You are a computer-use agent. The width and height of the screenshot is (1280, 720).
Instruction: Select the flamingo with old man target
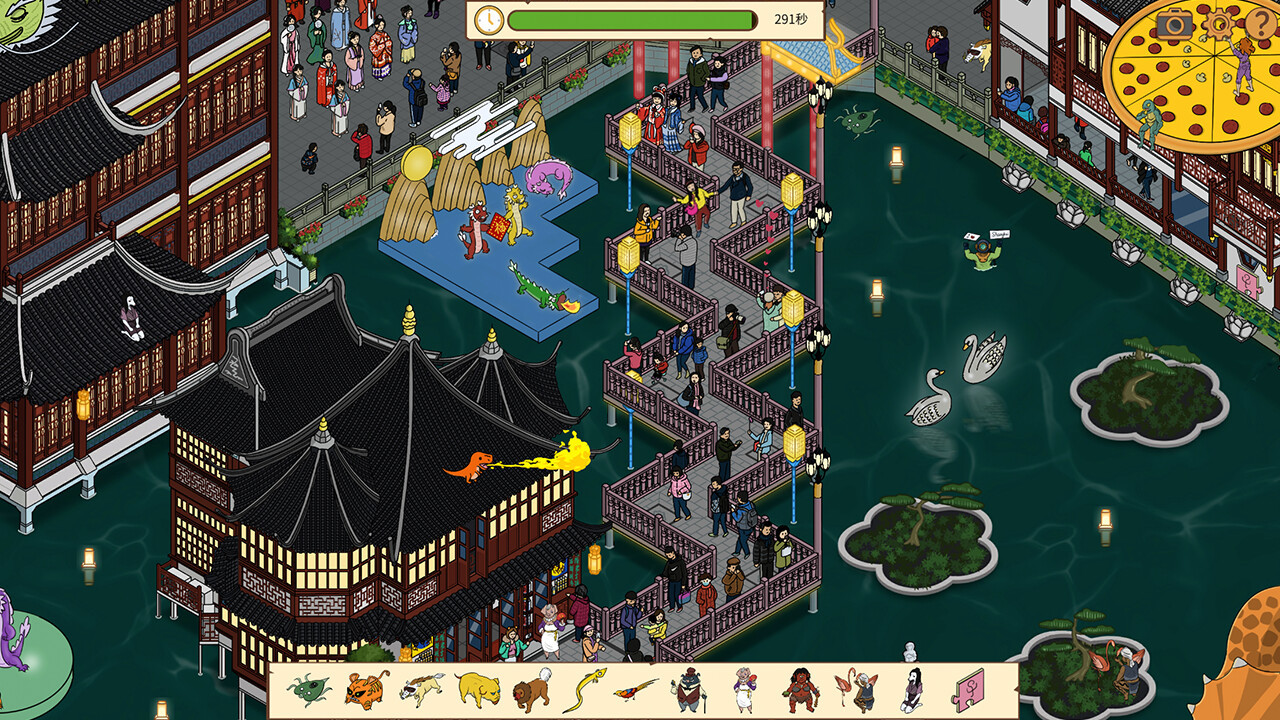tap(857, 690)
